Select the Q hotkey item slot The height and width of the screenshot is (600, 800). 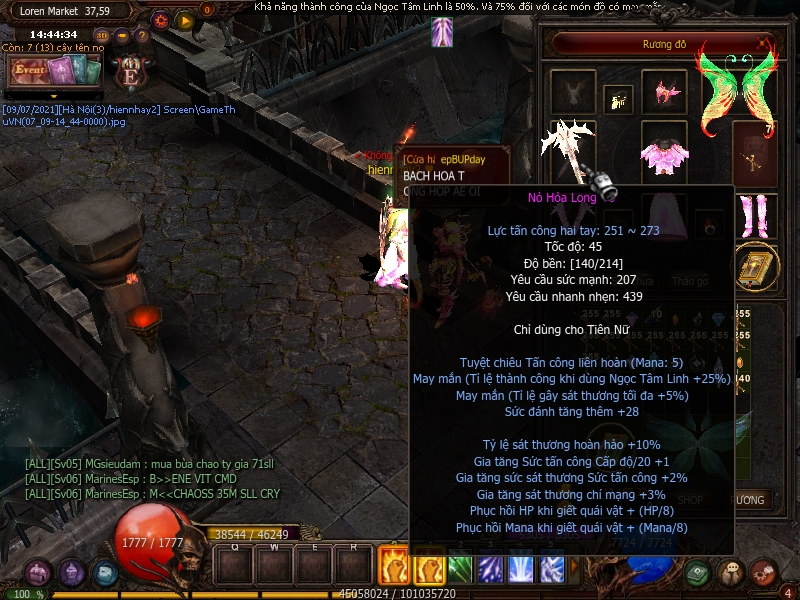tap(234, 566)
